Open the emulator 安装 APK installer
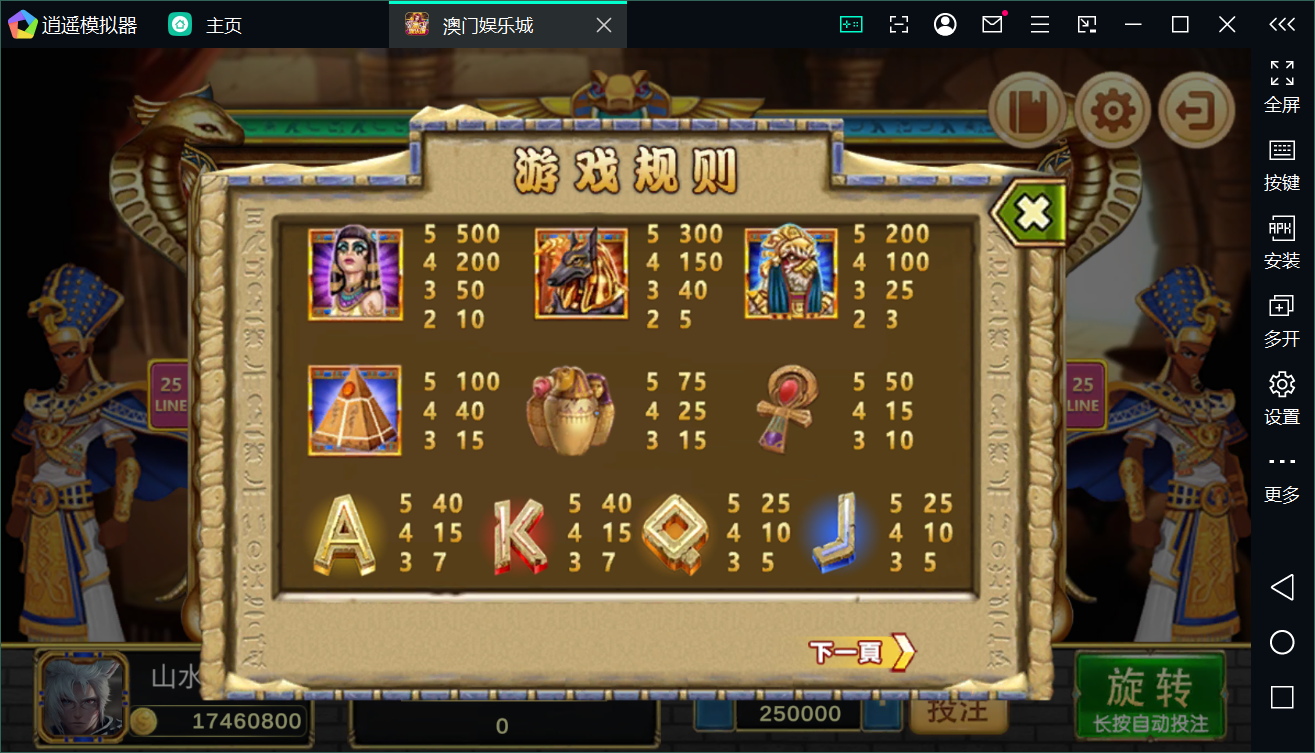This screenshot has width=1315, height=753. (x=1281, y=243)
